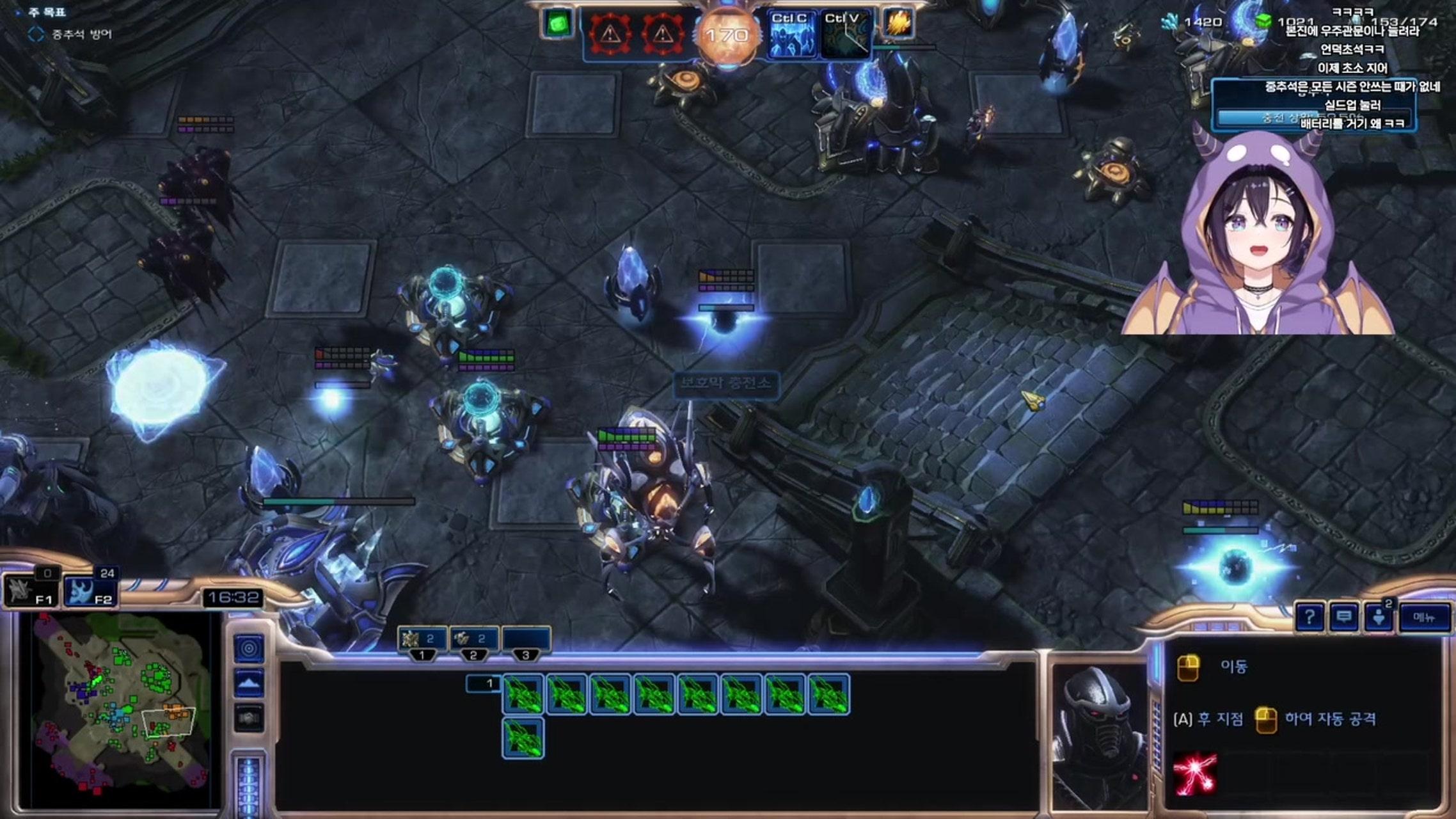The height and width of the screenshot is (819, 1456).
Task: Open the 증추석 방어 main objective tracker
Action: [81, 35]
